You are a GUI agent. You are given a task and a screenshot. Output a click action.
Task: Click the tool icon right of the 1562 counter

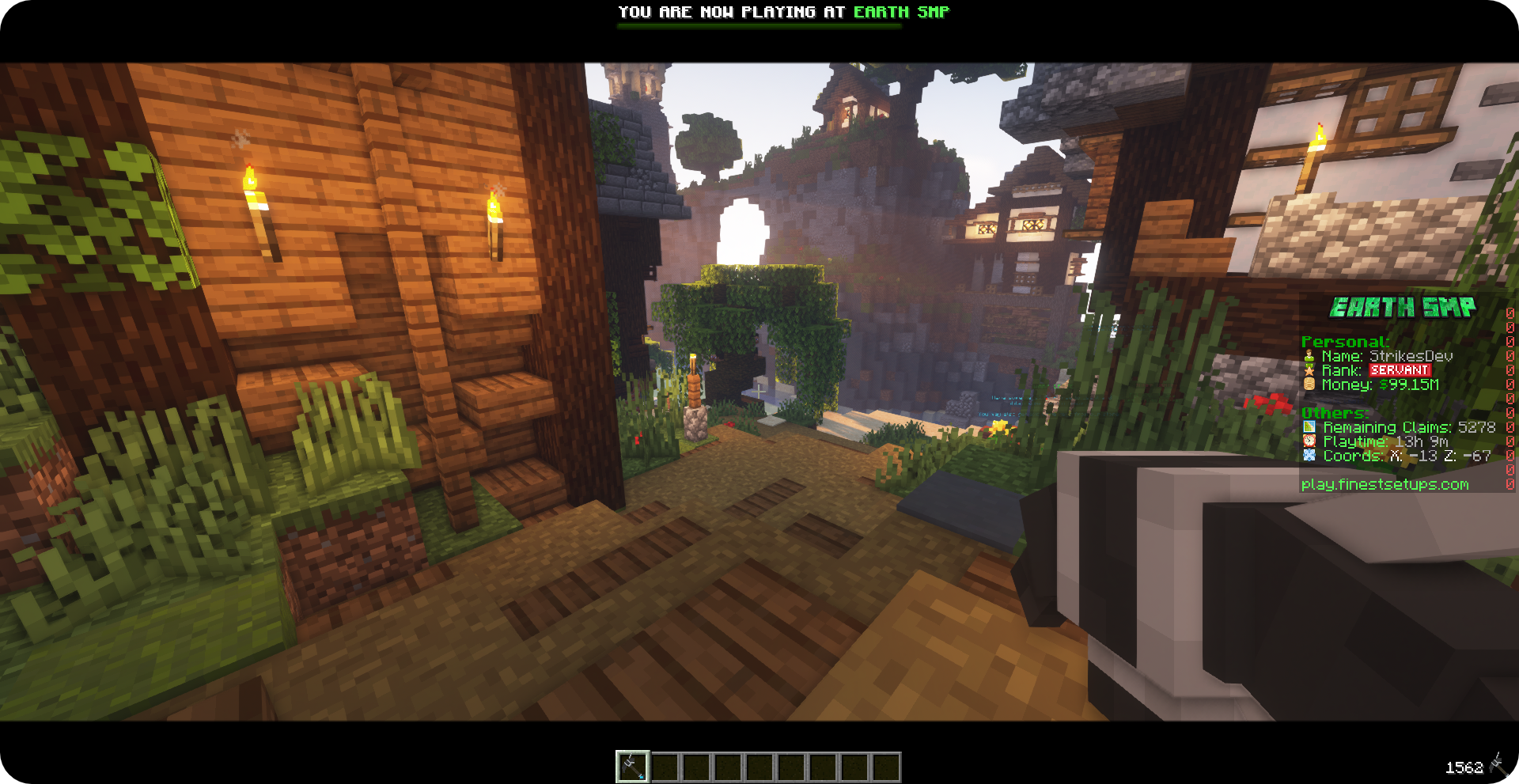1498,765
